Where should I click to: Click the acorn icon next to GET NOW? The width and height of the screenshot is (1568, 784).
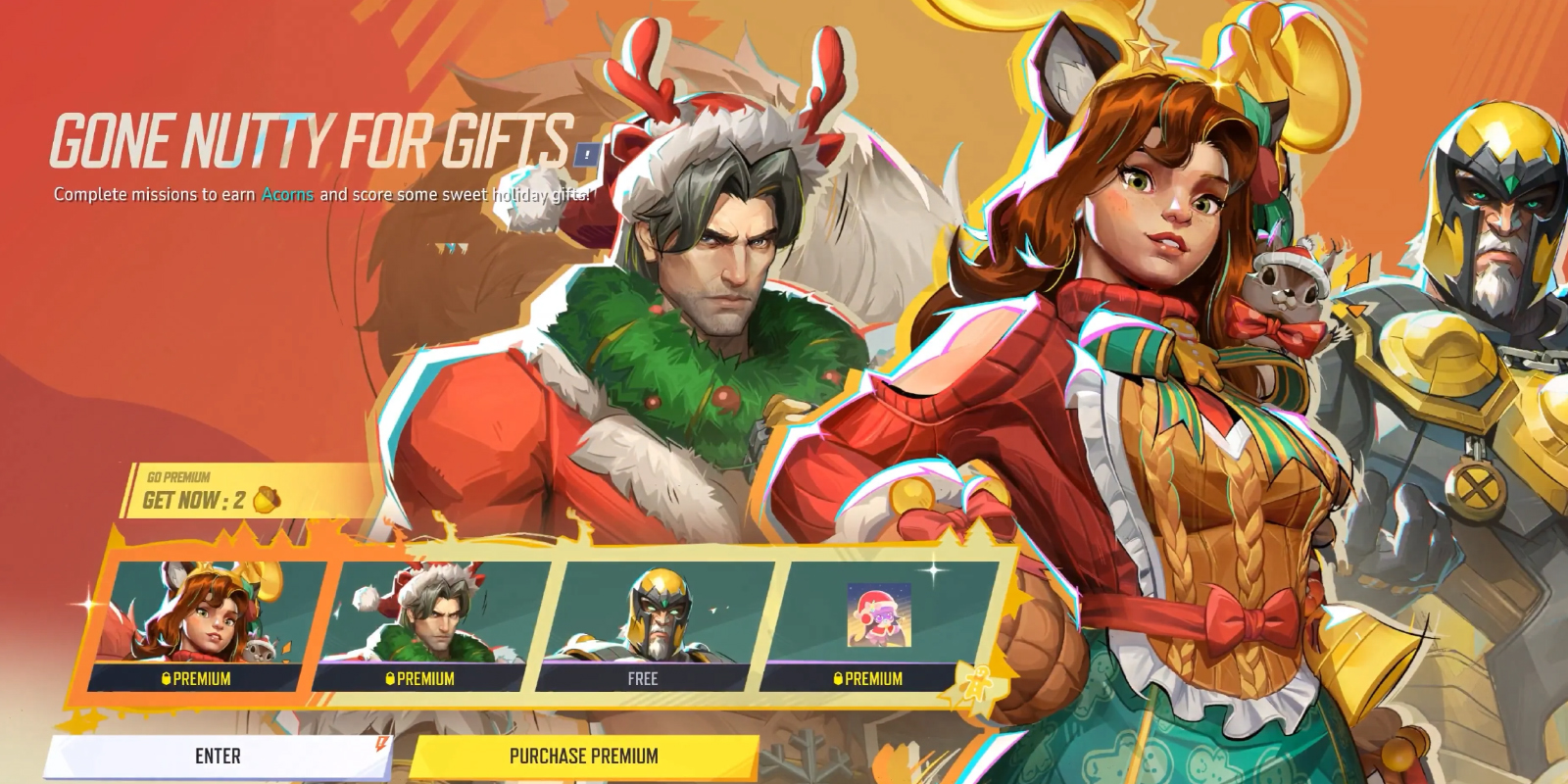(x=266, y=499)
